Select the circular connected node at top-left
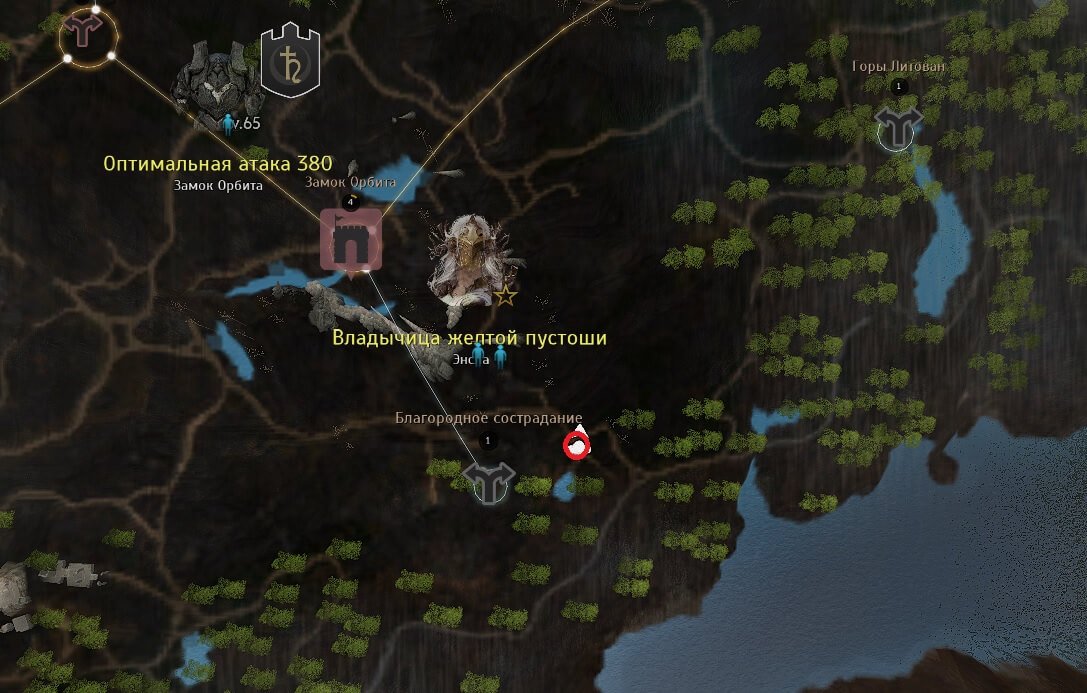 click(87, 36)
